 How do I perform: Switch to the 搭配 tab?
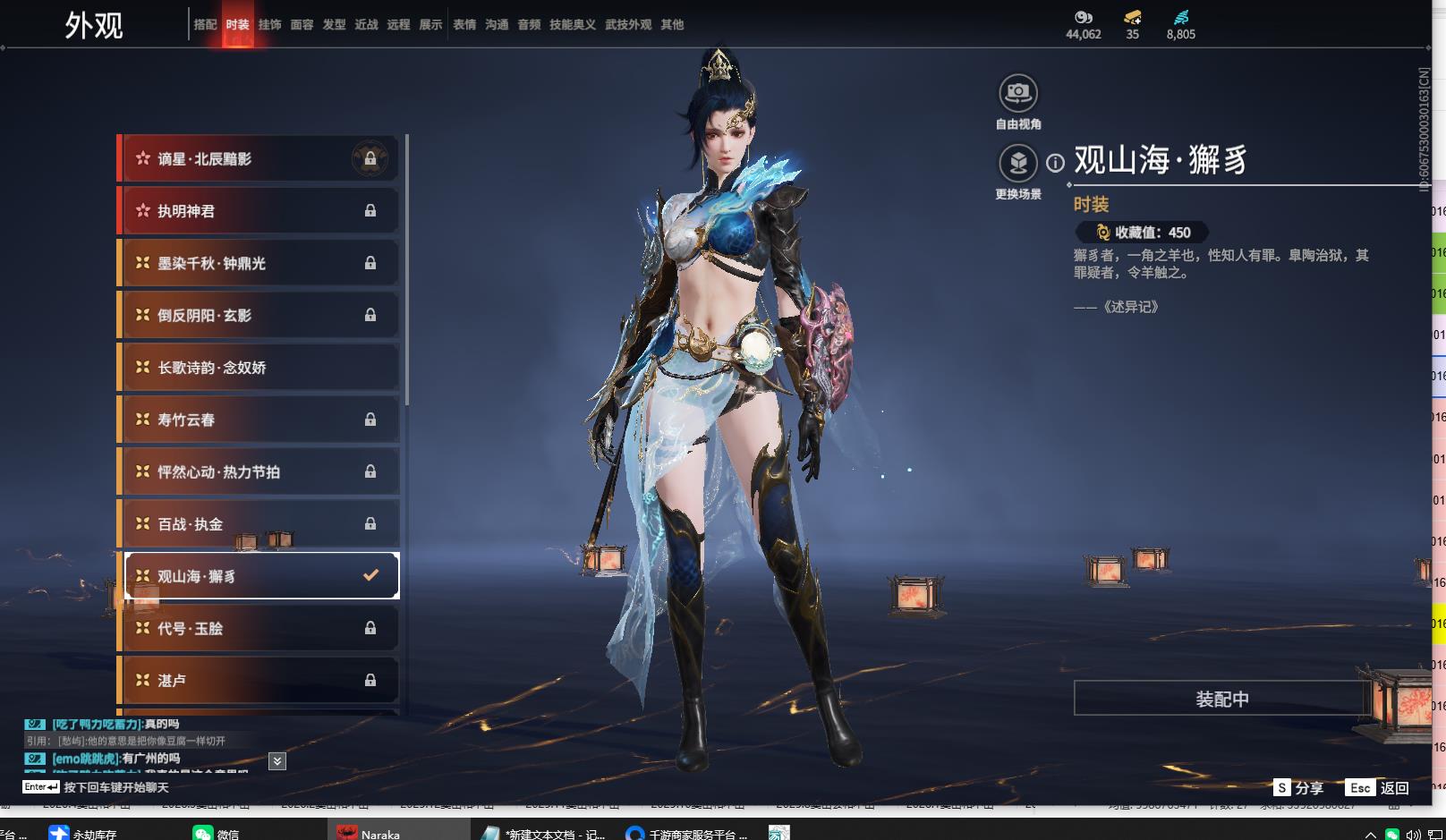click(x=205, y=25)
